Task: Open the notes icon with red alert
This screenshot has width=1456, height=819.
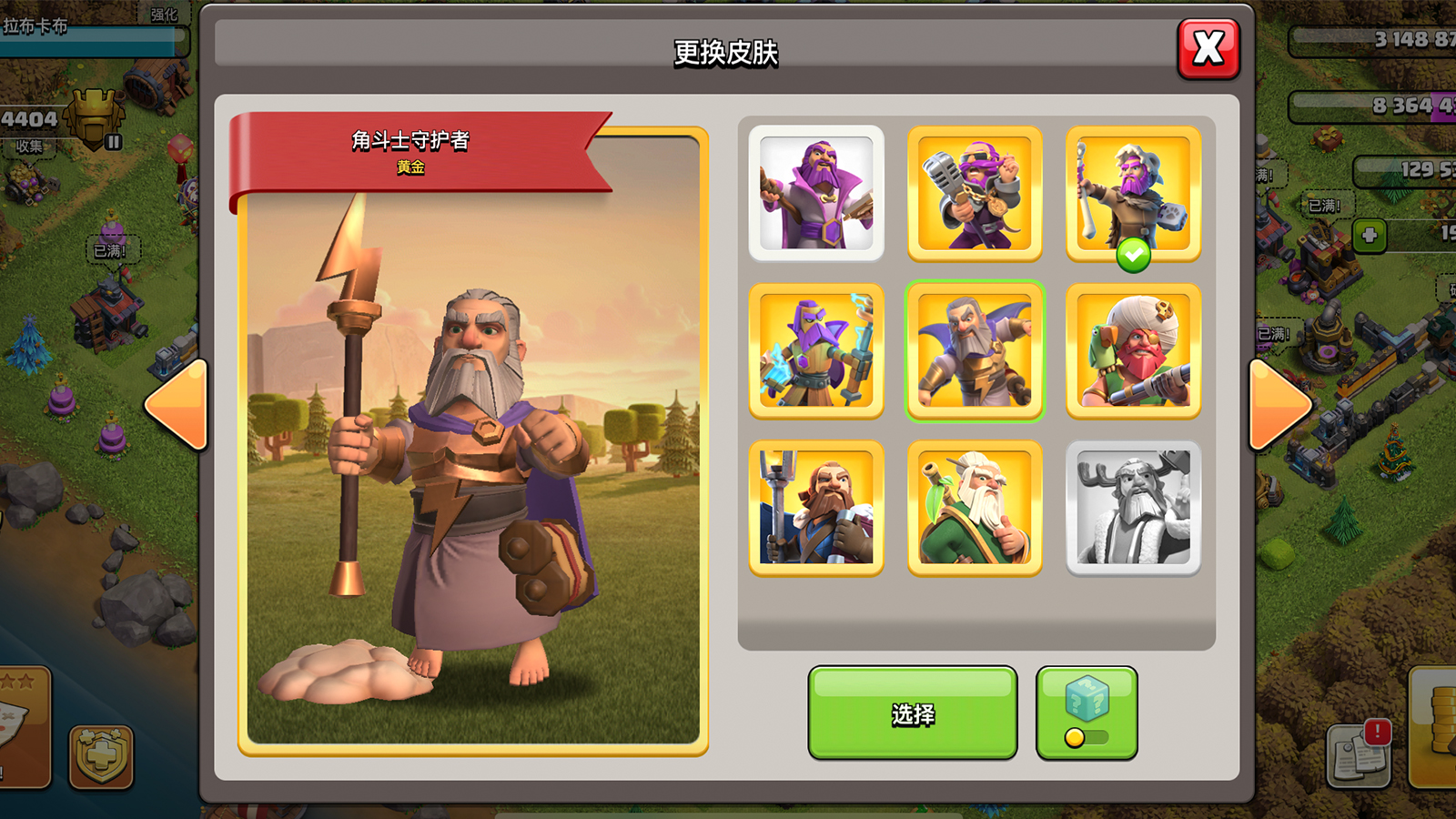Action: click(1358, 754)
